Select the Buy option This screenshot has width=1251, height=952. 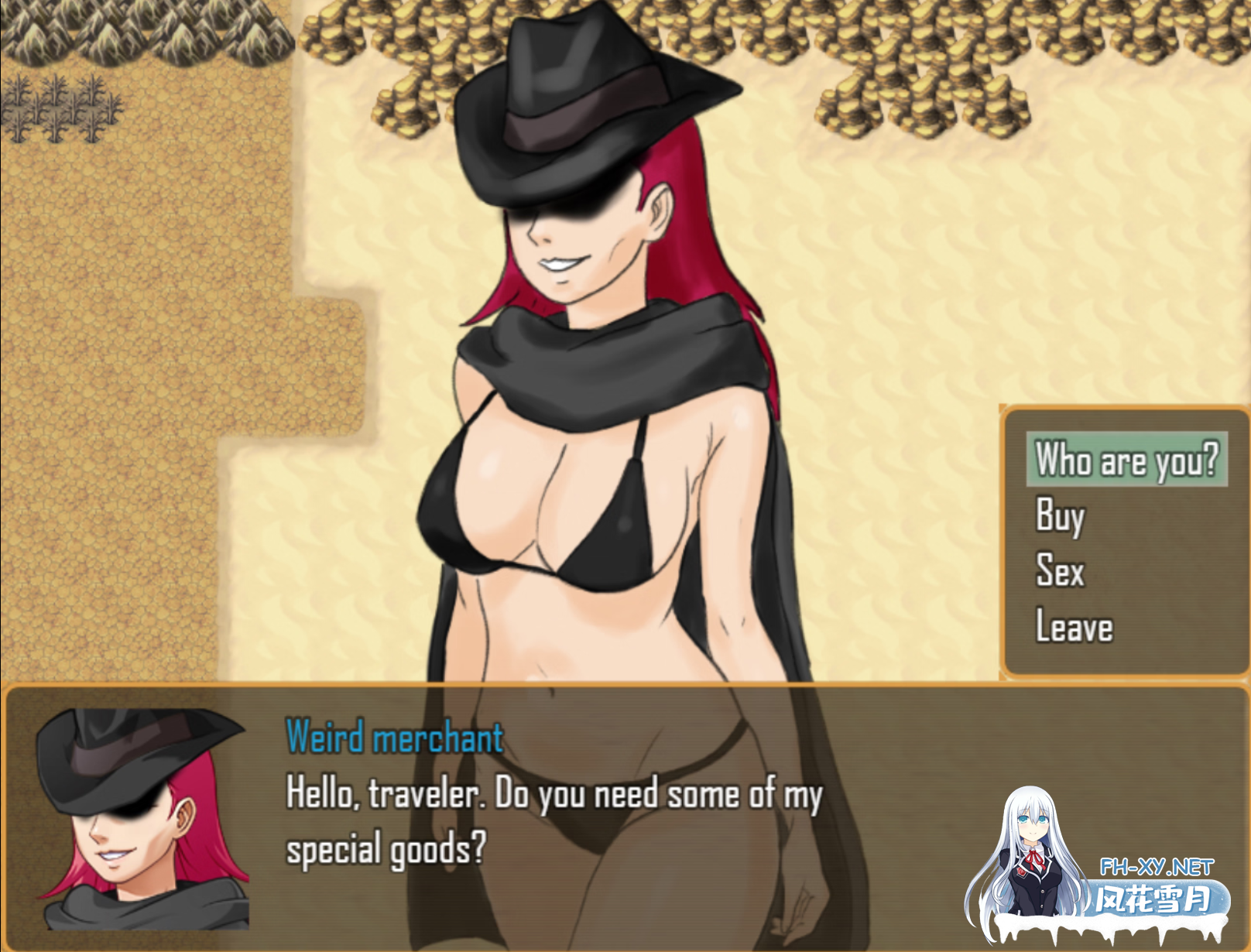[x=1060, y=515]
